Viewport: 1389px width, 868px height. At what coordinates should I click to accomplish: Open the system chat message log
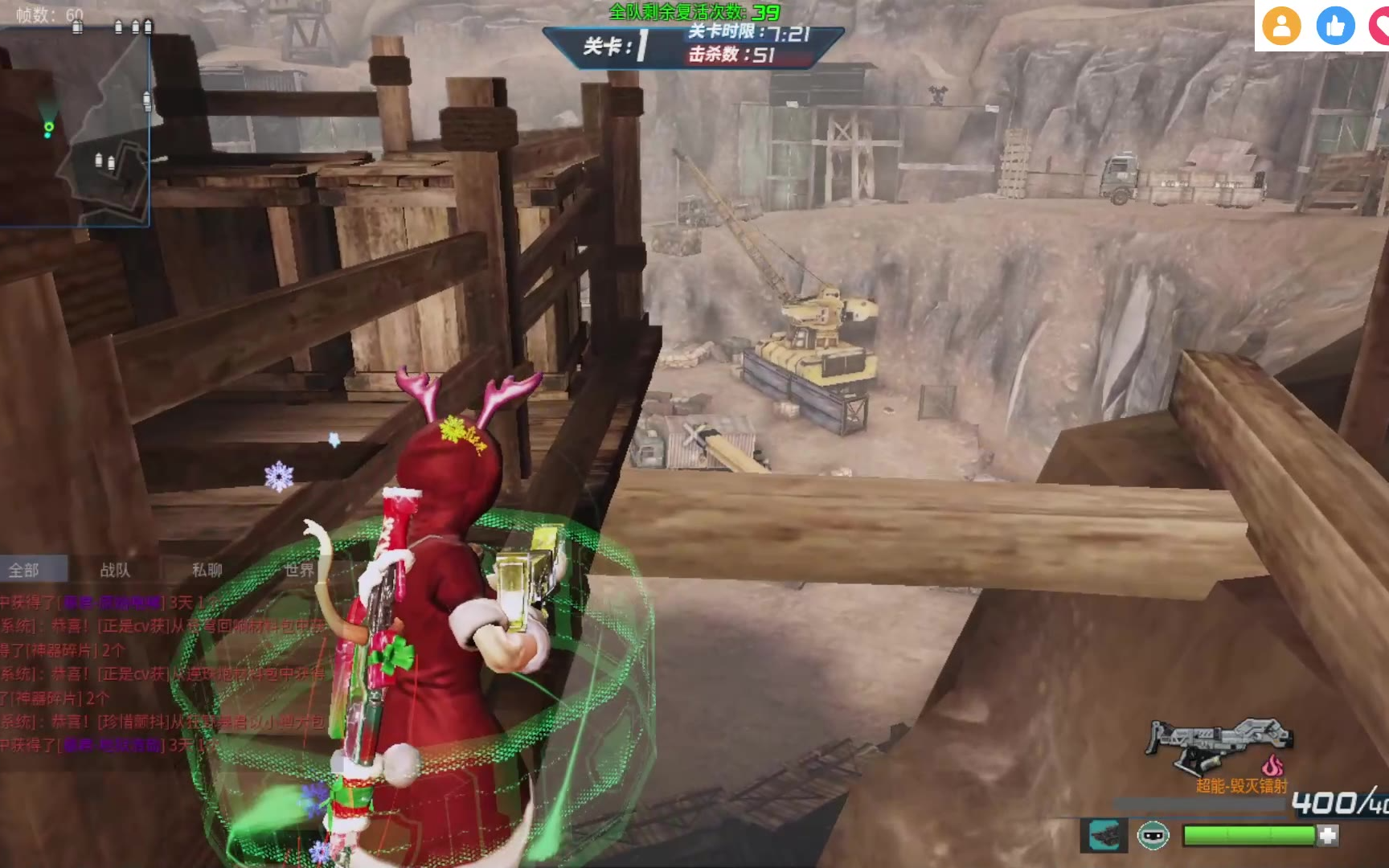click(x=161, y=675)
